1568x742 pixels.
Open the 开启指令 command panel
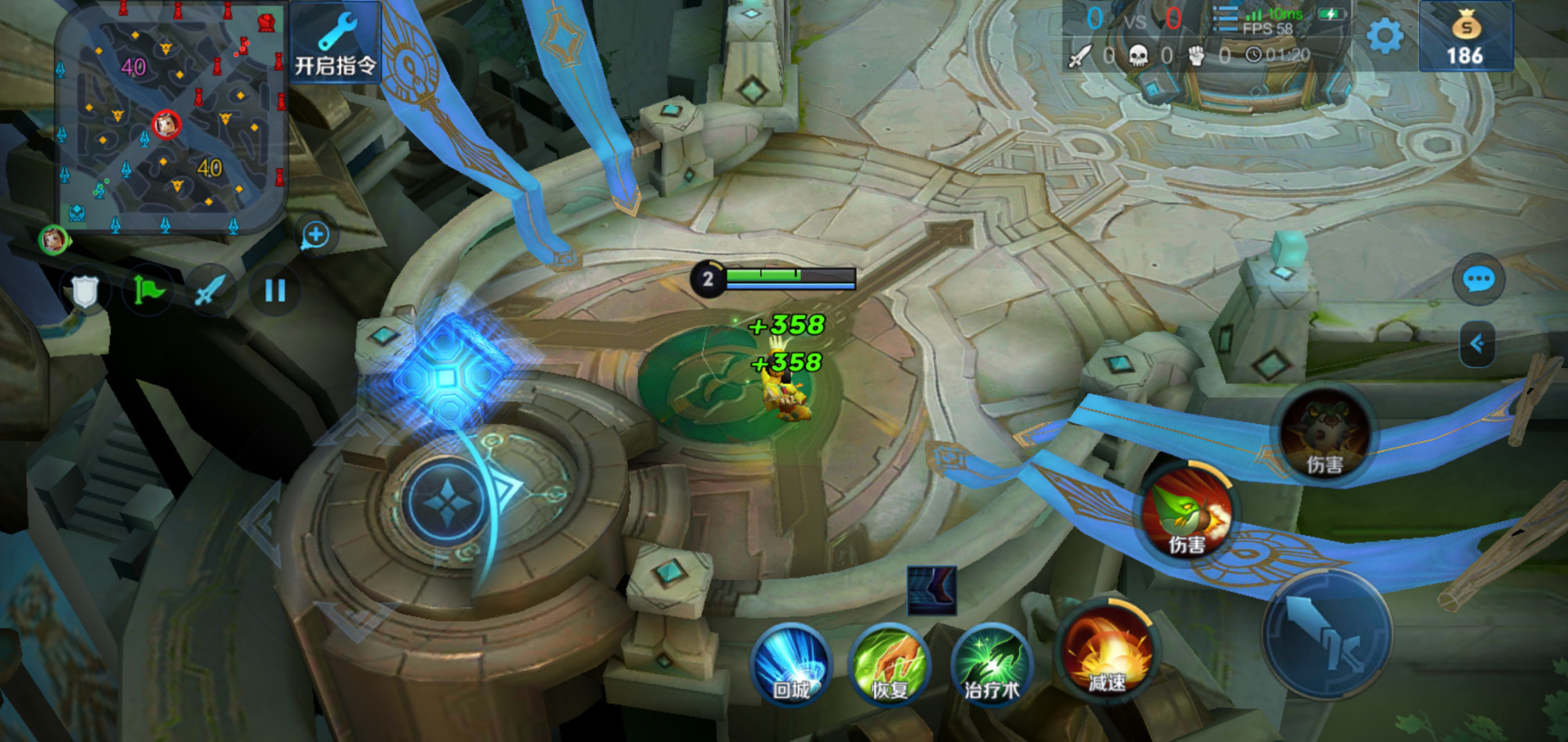336,43
